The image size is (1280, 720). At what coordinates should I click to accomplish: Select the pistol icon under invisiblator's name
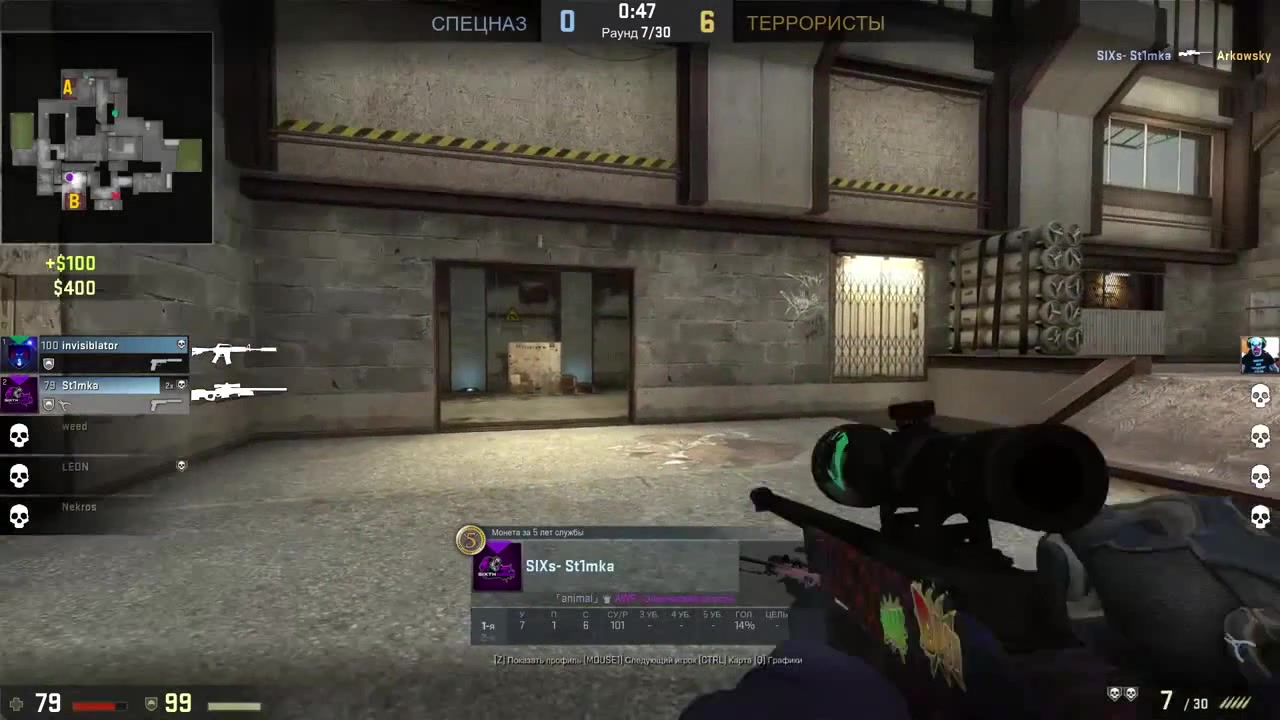pos(165,363)
